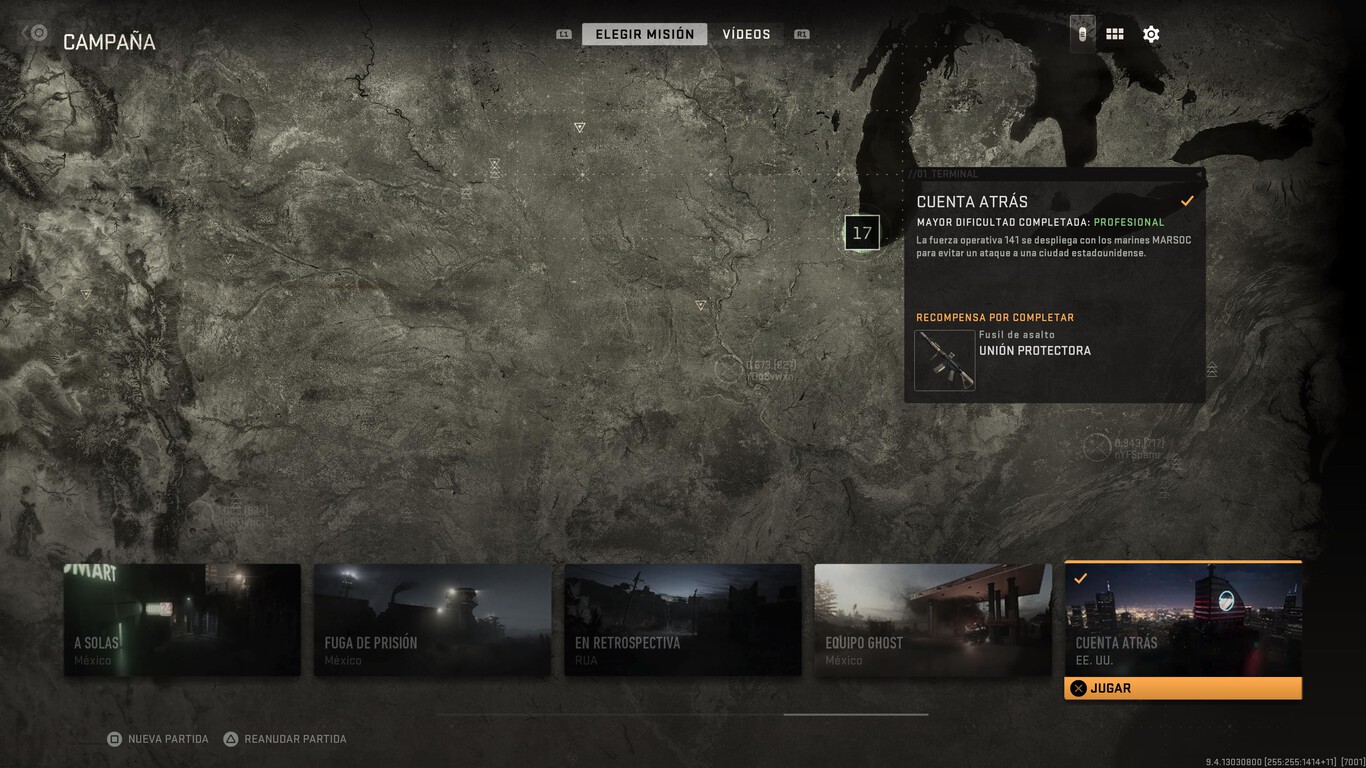The height and width of the screenshot is (768, 1366).
Task: Open the settings gear icon
Action: [x=1151, y=33]
